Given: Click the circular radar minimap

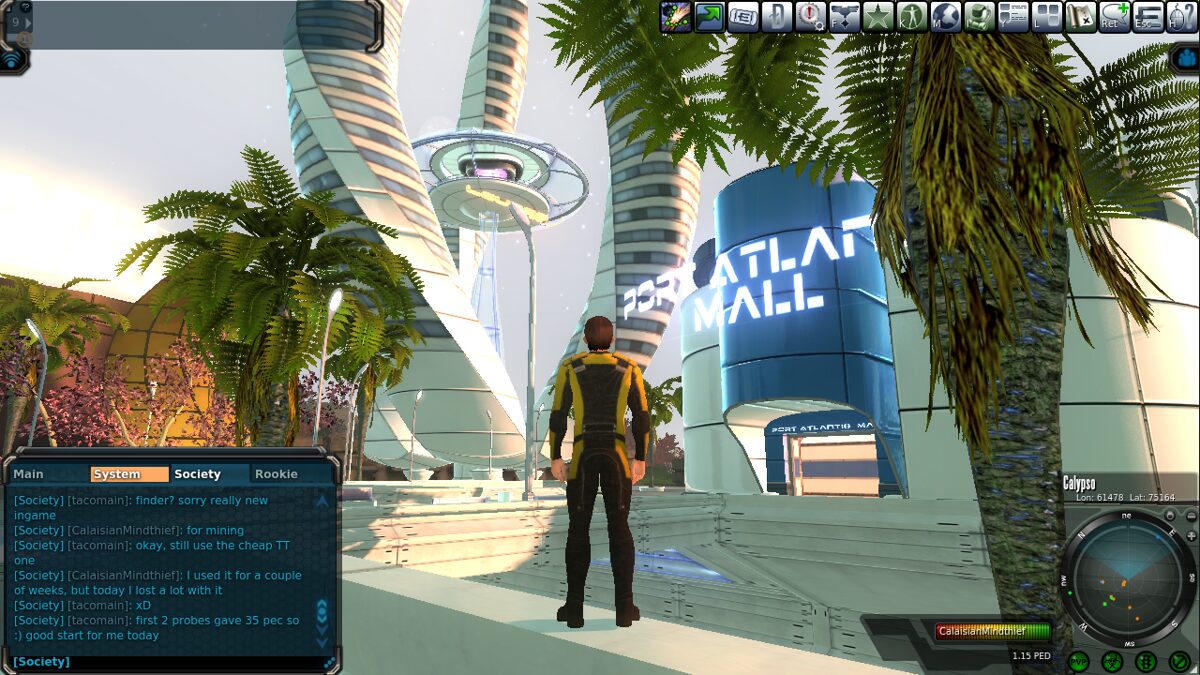Looking at the screenshot, I should click(x=1127, y=576).
